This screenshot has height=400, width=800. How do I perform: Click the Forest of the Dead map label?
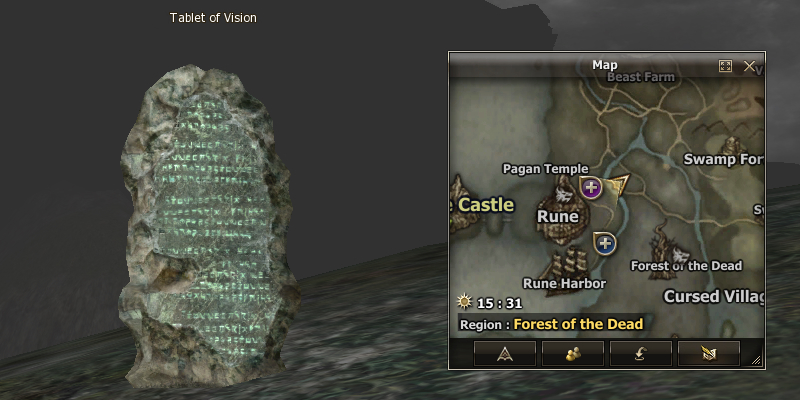click(x=686, y=265)
